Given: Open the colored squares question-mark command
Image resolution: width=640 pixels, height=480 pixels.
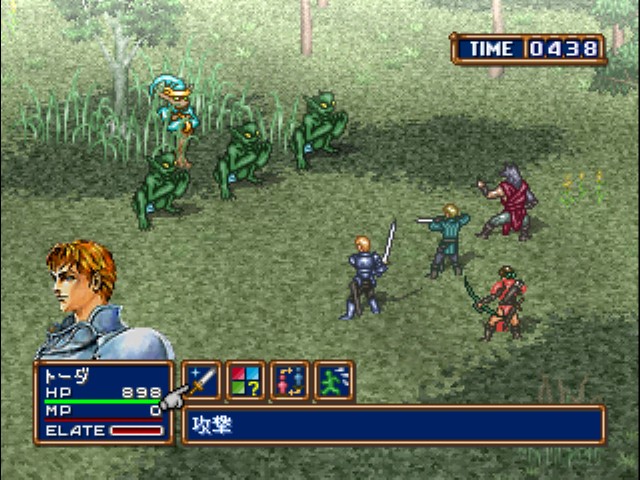Looking at the screenshot, I should coord(245,381).
